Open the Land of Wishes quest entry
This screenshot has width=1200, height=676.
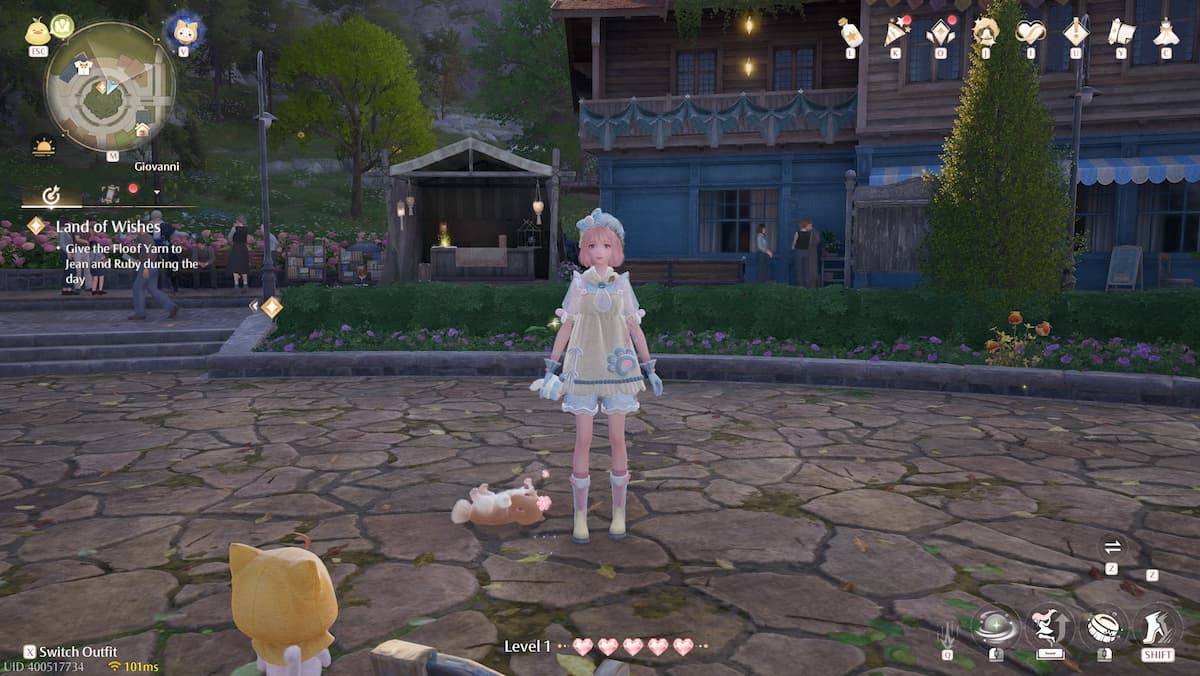click(x=108, y=227)
